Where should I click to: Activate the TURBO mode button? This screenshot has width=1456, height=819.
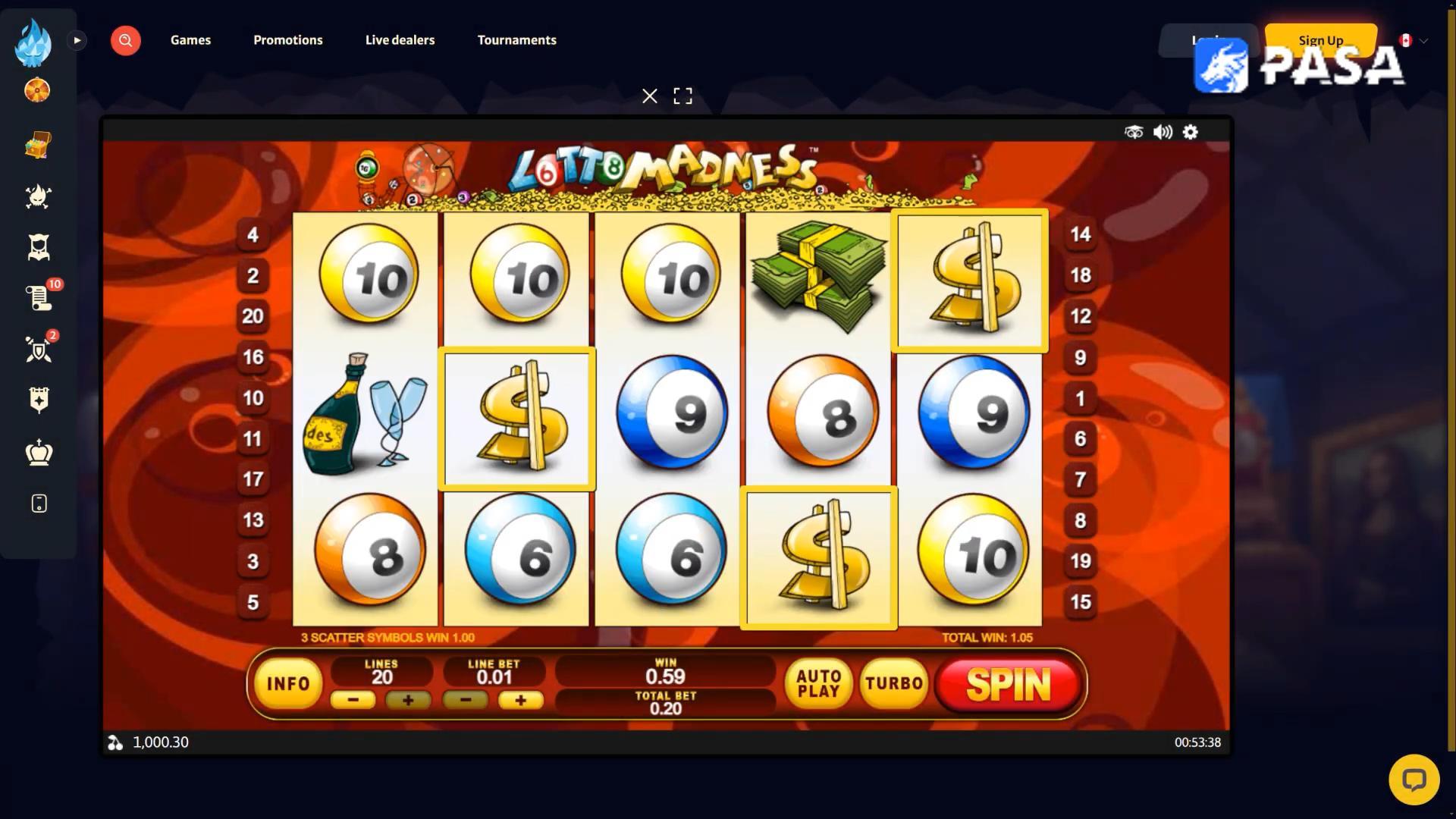pyautogui.click(x=894, y=684)
